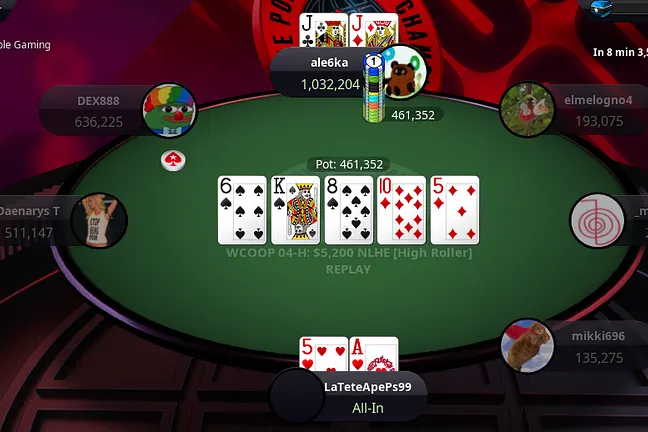
Task: Select the DEX888 player nameplate
Action: pyautogui.click(x=95, y=111)
